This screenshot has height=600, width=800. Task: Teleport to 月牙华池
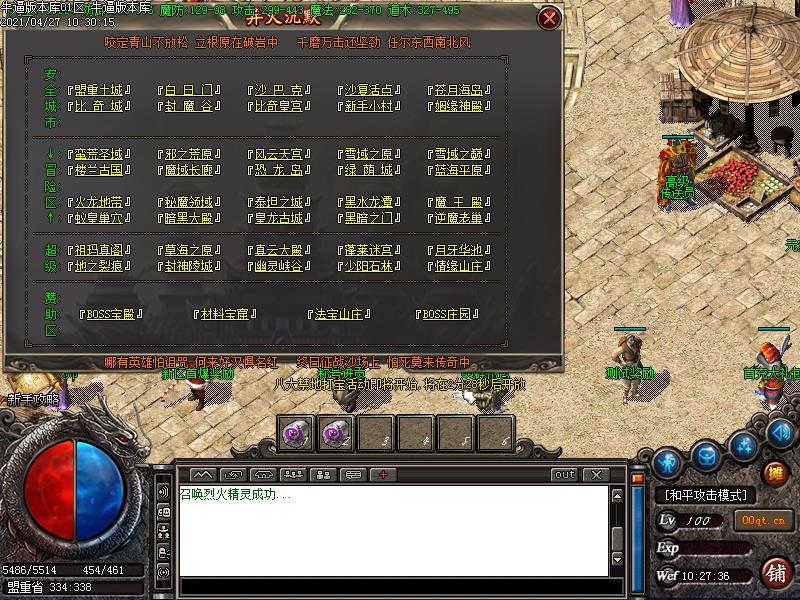click(x=458, y=250)
